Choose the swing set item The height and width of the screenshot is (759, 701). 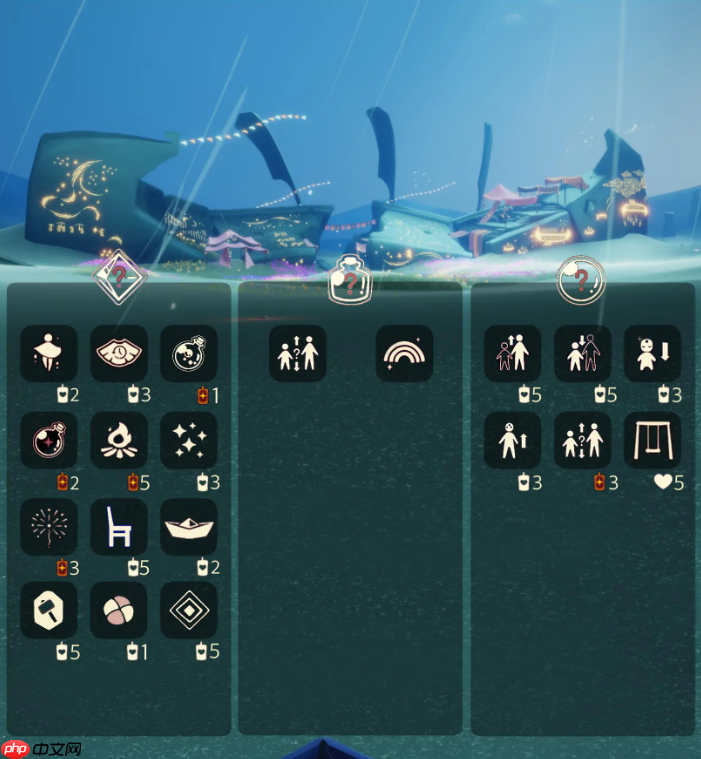[x=652, y=440]
